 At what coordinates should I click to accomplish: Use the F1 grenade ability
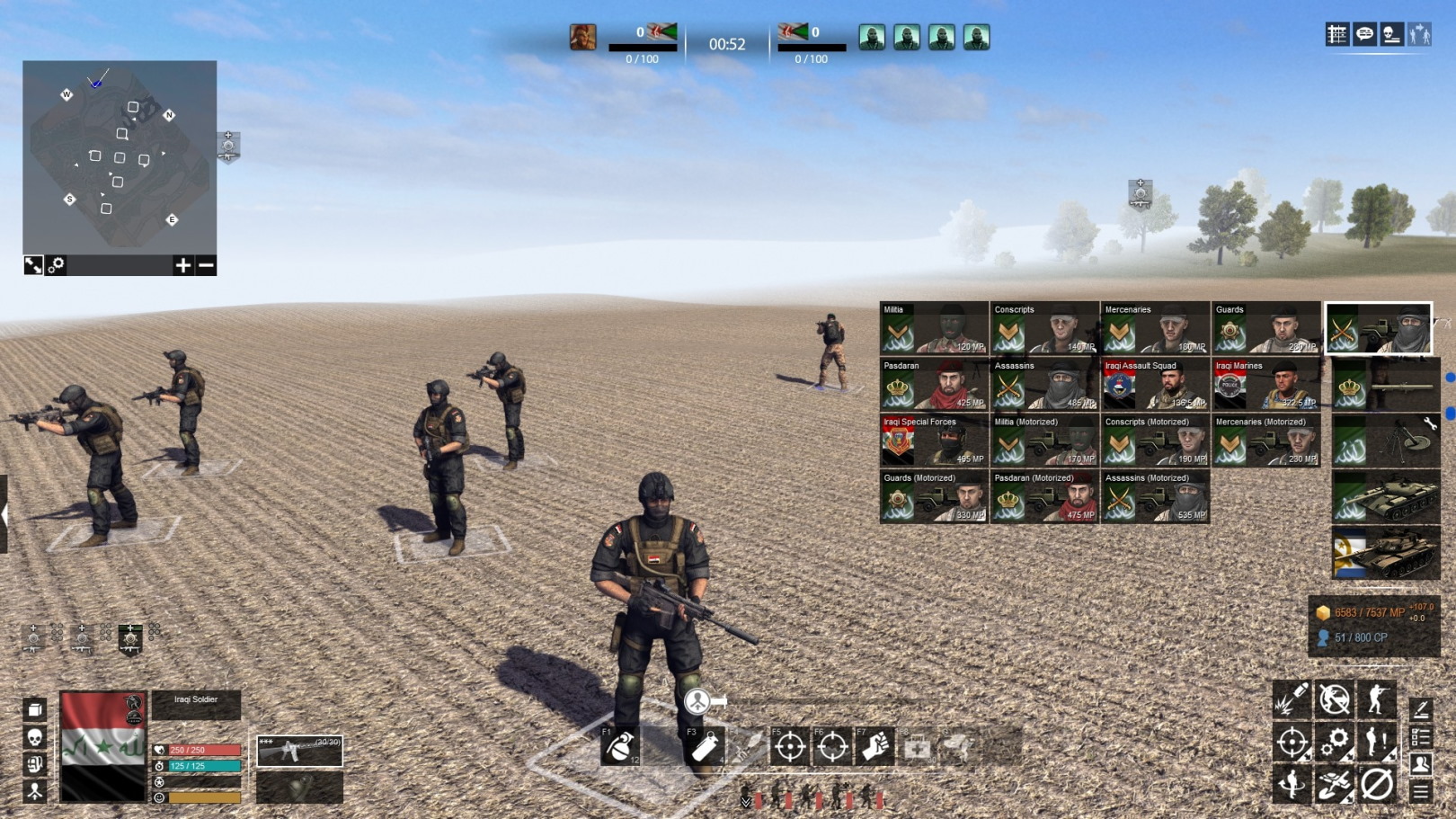pyautogui.click(x=620, y=746)
